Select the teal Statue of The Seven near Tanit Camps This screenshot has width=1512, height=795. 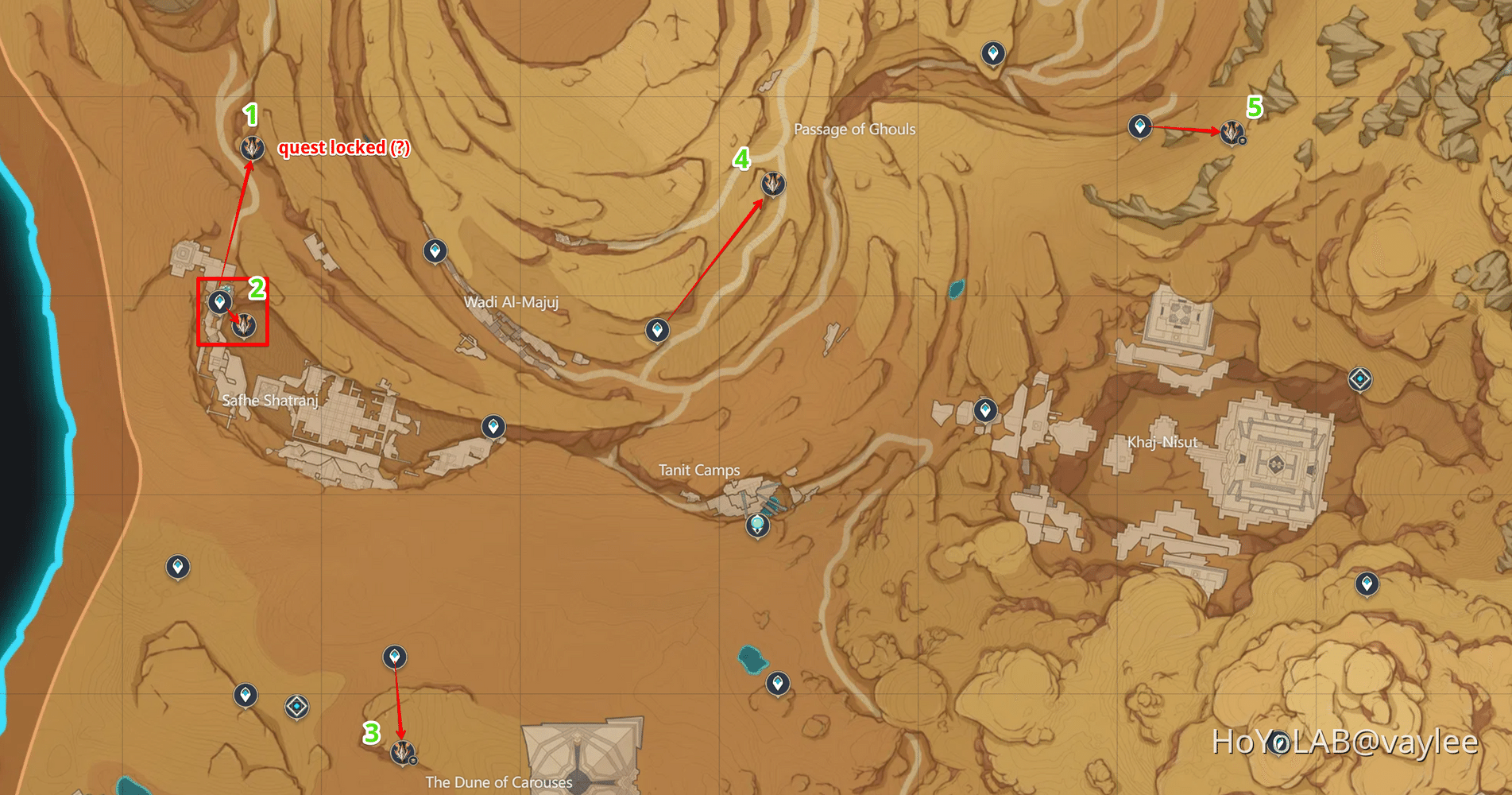757,524
